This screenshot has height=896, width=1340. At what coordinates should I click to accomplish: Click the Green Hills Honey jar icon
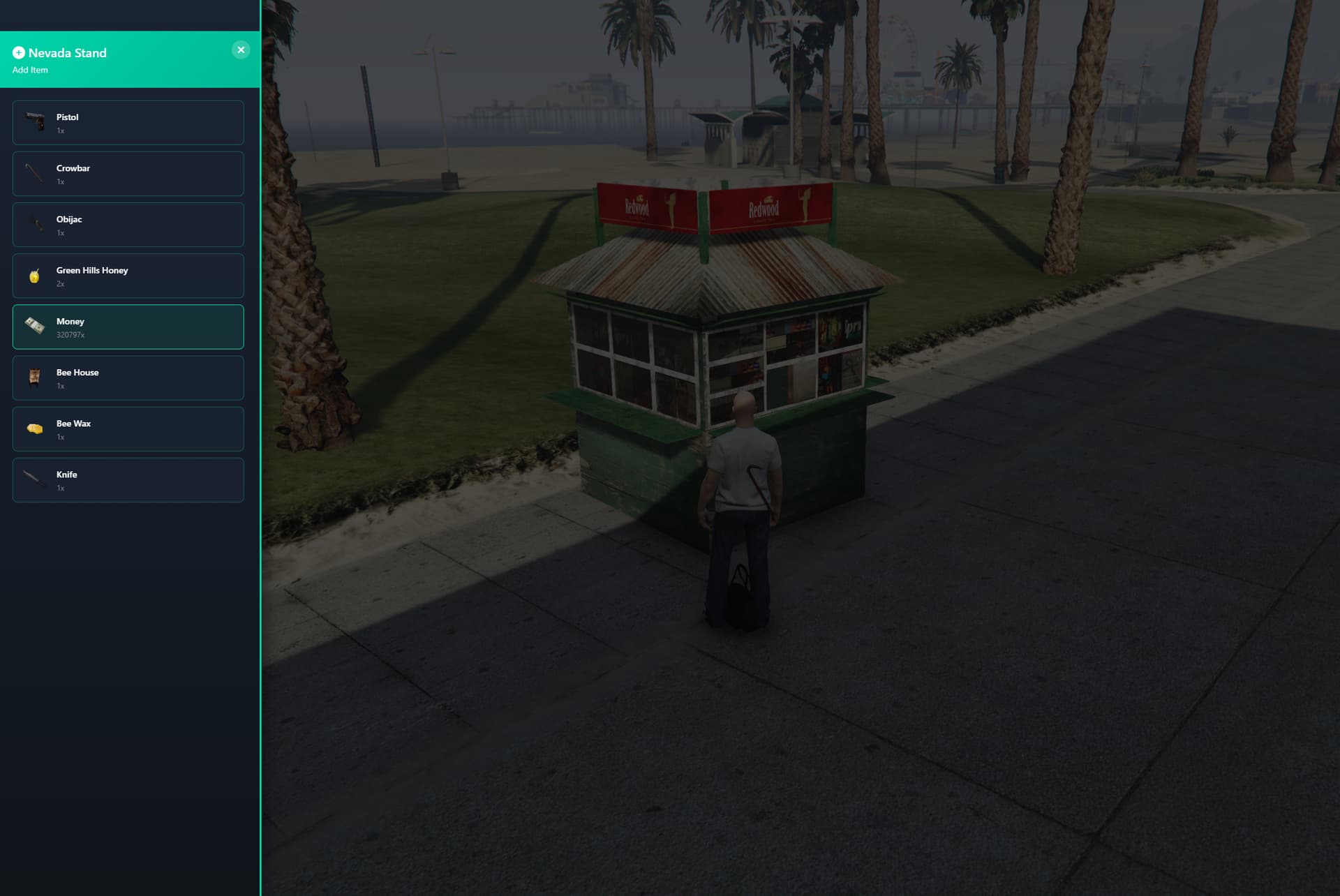[35, 275]
